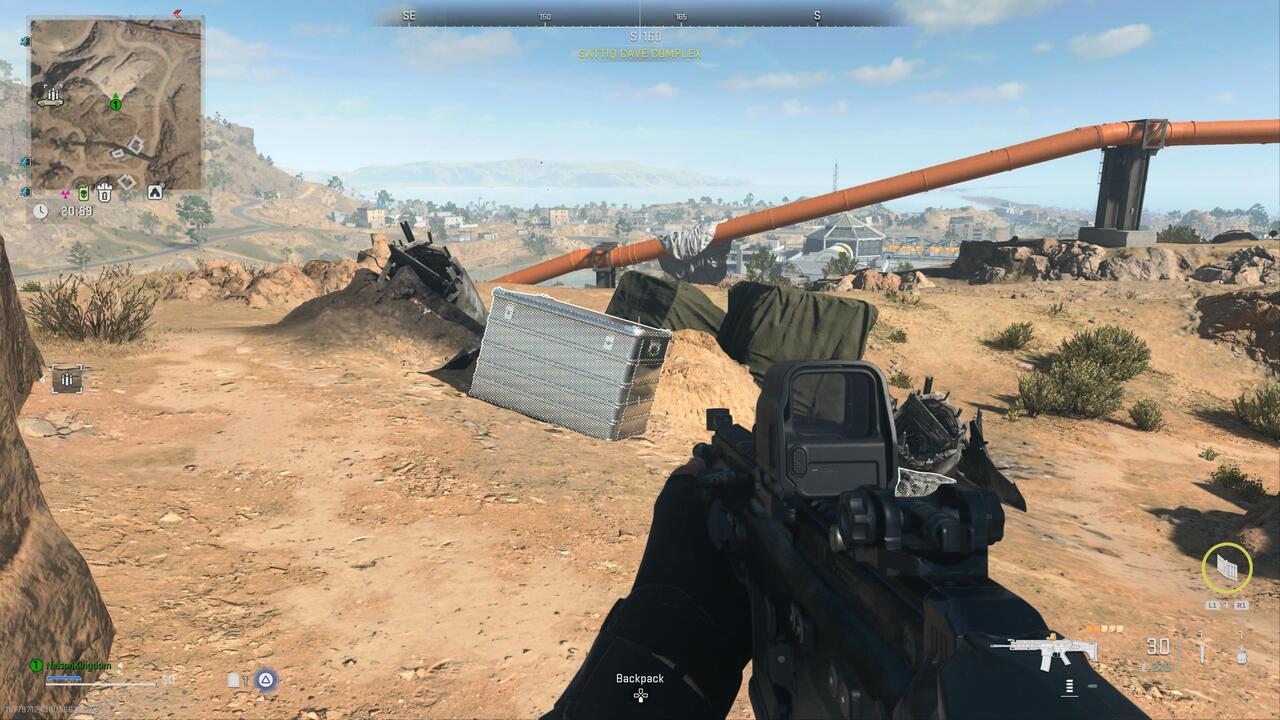The width and height of the screenshot is (1280, 720).
Task: Click the muted voice indicator beside NelsonKingdom
Action: pos(120,665)
